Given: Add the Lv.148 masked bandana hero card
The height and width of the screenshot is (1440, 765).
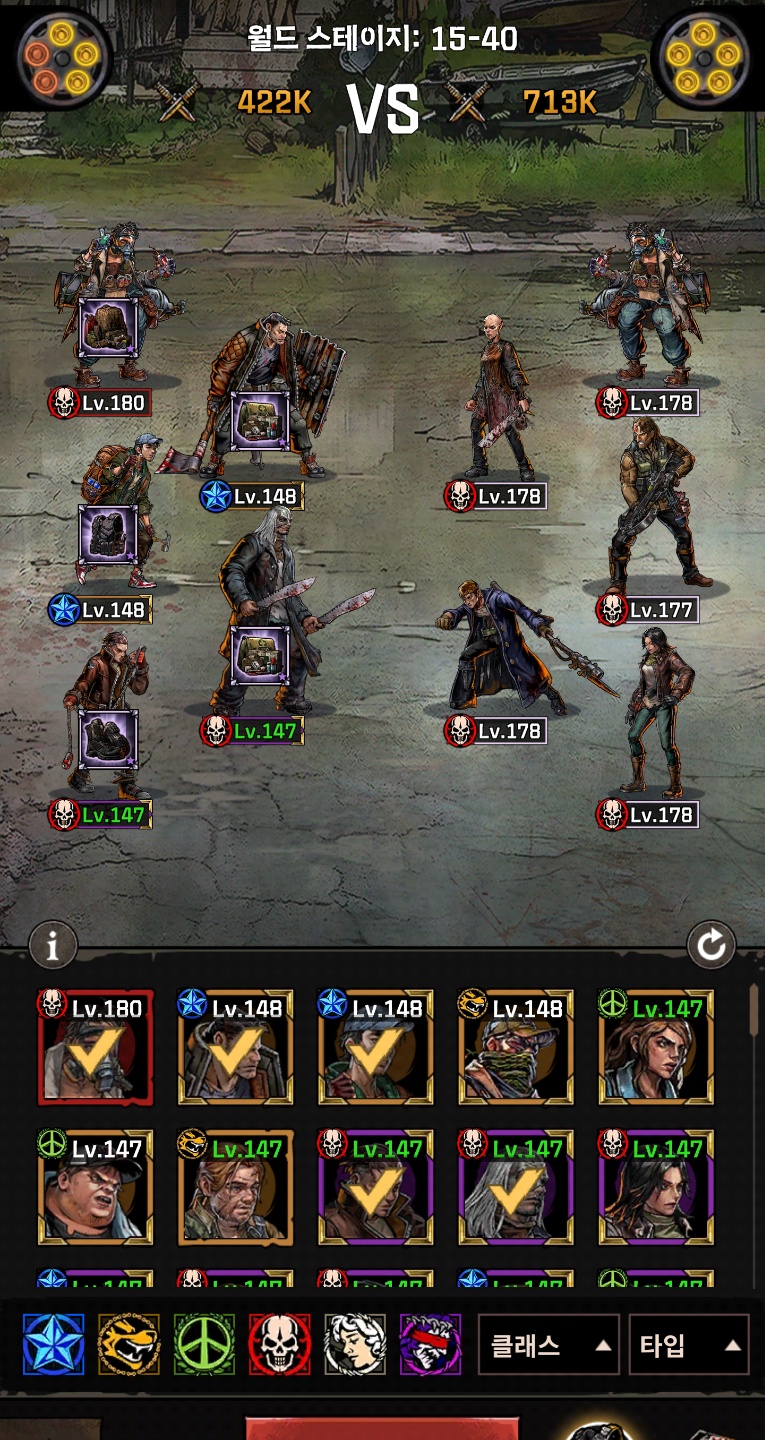Looking at the screenshot, I should pos(516,1047).
